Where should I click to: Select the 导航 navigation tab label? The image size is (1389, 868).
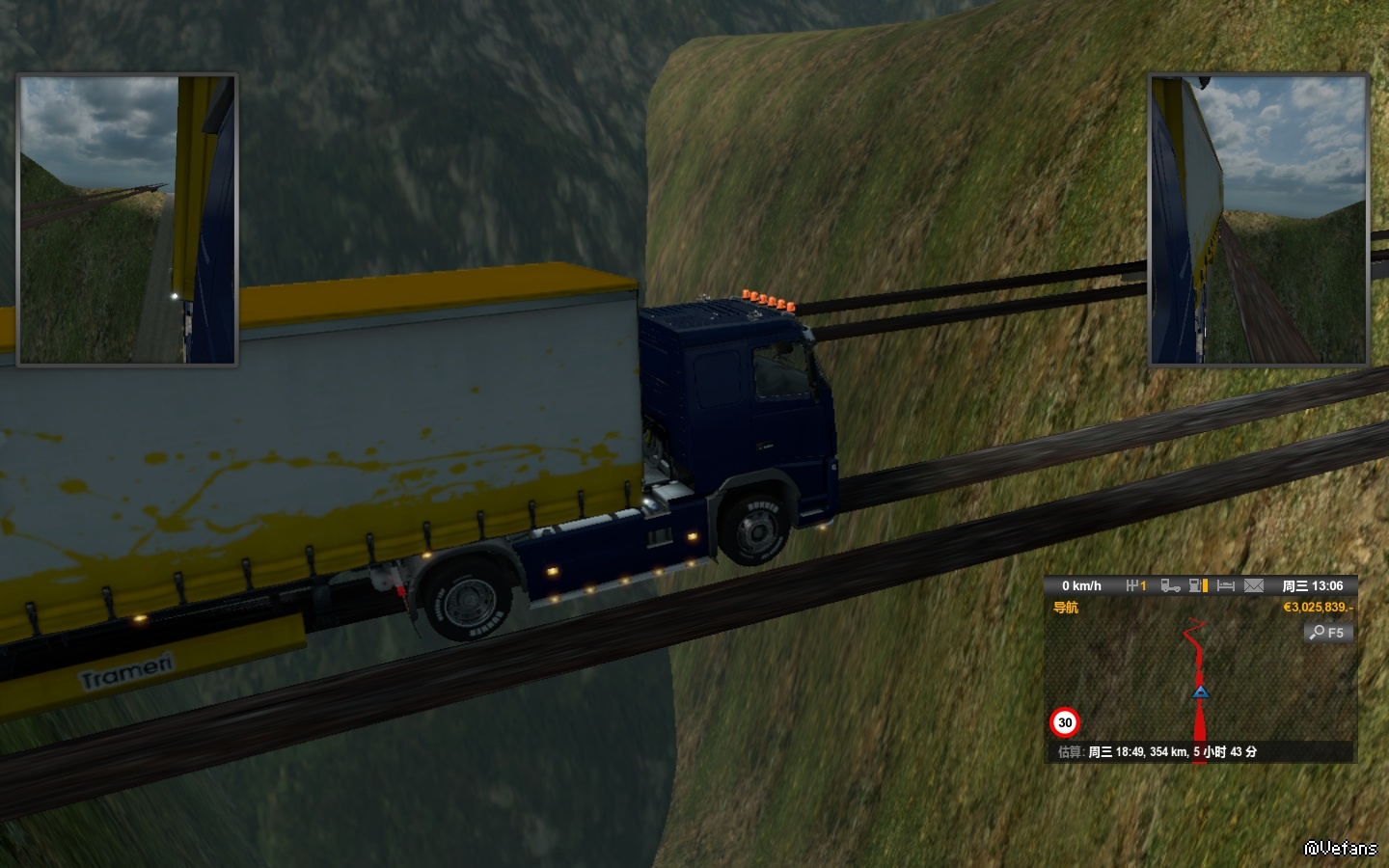[1066, 608]
